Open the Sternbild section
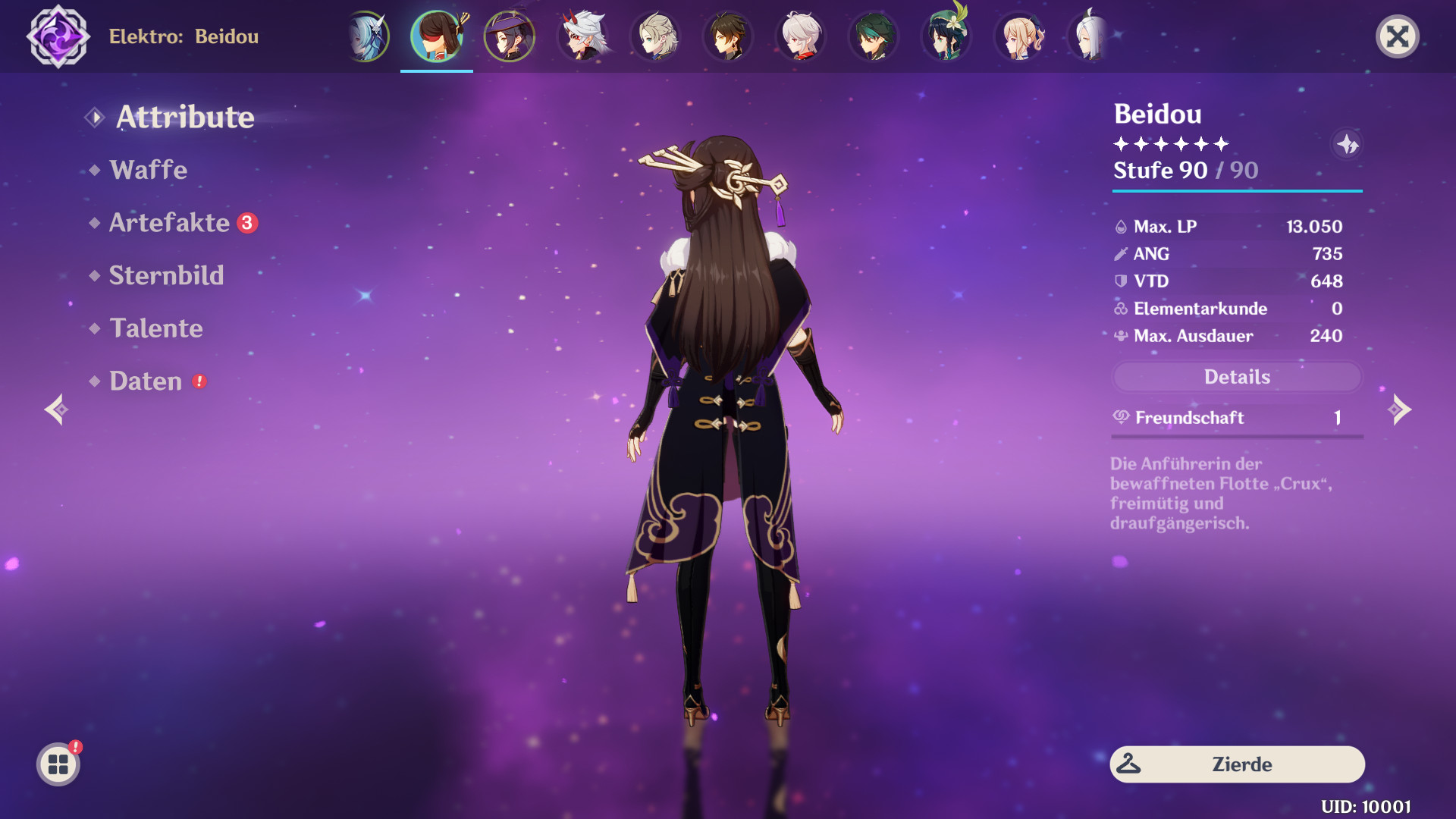Viewport: 1456px width, 819px height. pos(167,275)
